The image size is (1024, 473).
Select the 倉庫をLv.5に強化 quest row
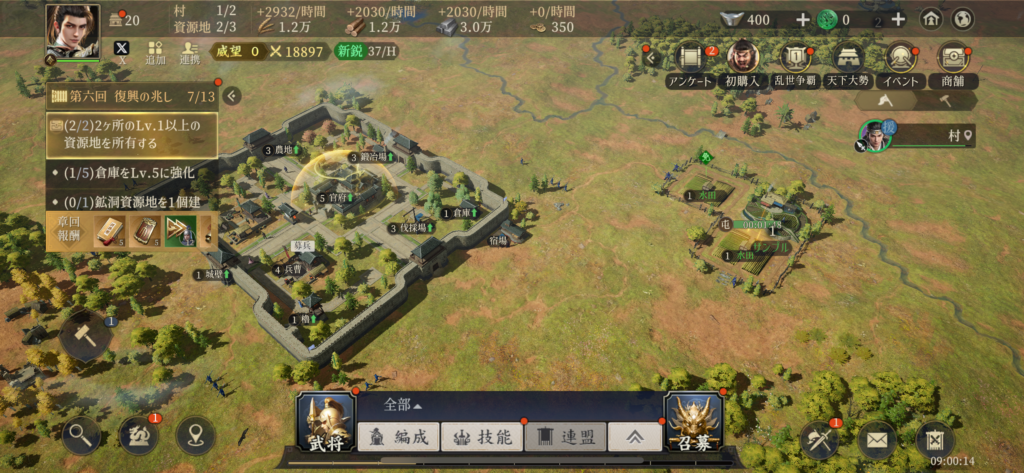point(133,173)
